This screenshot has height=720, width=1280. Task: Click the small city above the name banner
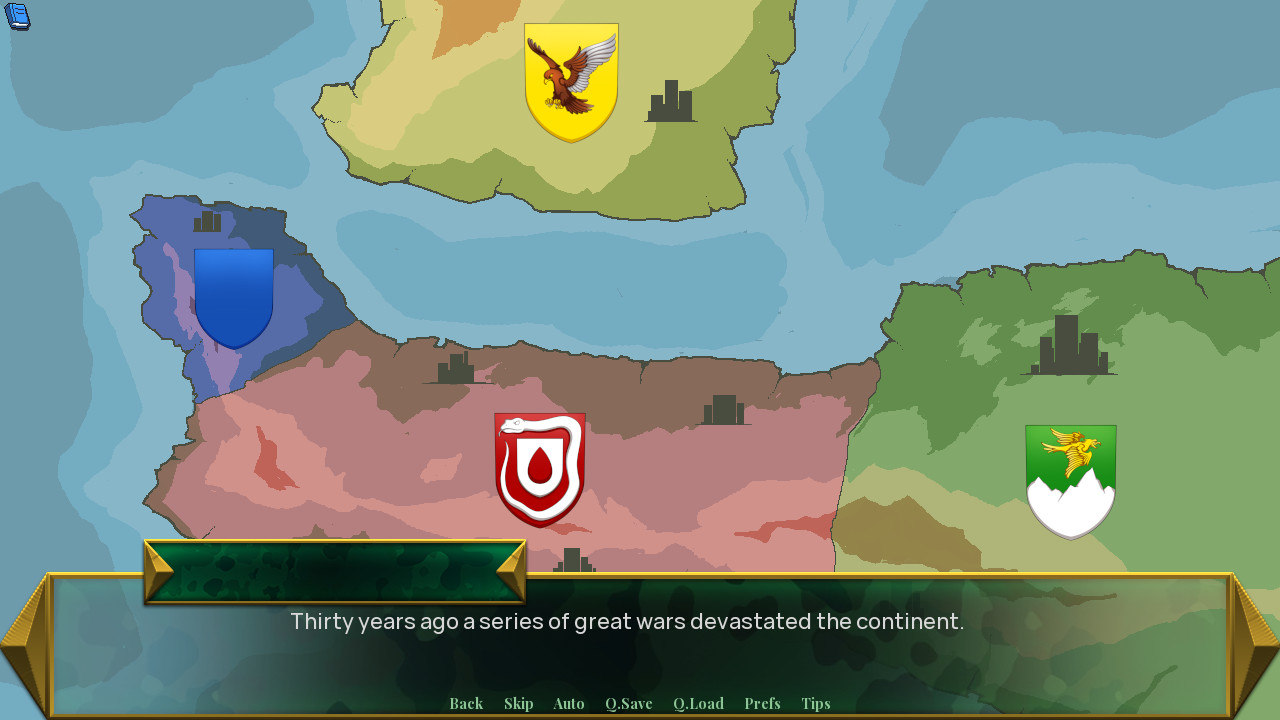pyautogui.click(x=573, y=560)
